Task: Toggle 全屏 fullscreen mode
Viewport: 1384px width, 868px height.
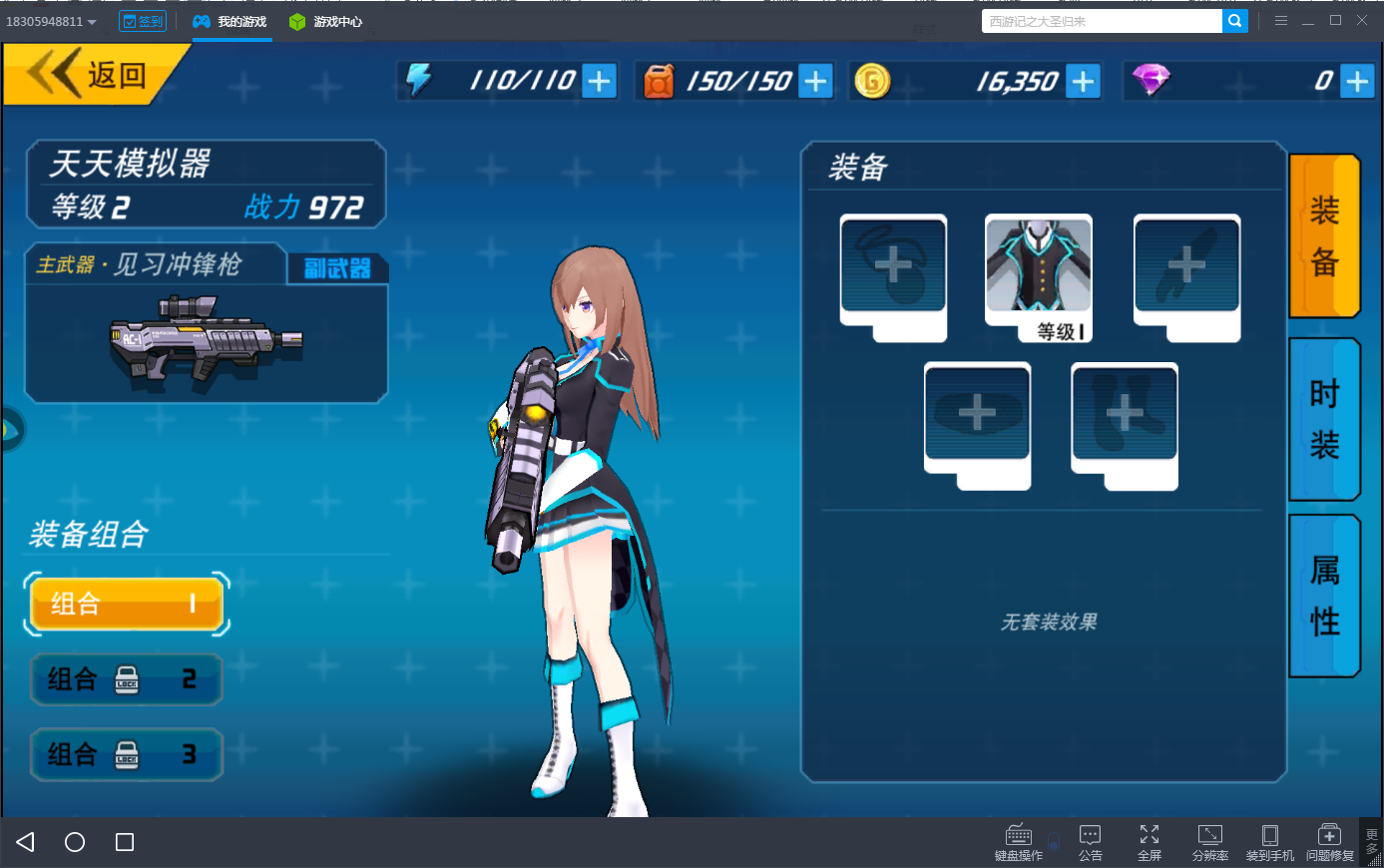Action: click(1150, 841)
